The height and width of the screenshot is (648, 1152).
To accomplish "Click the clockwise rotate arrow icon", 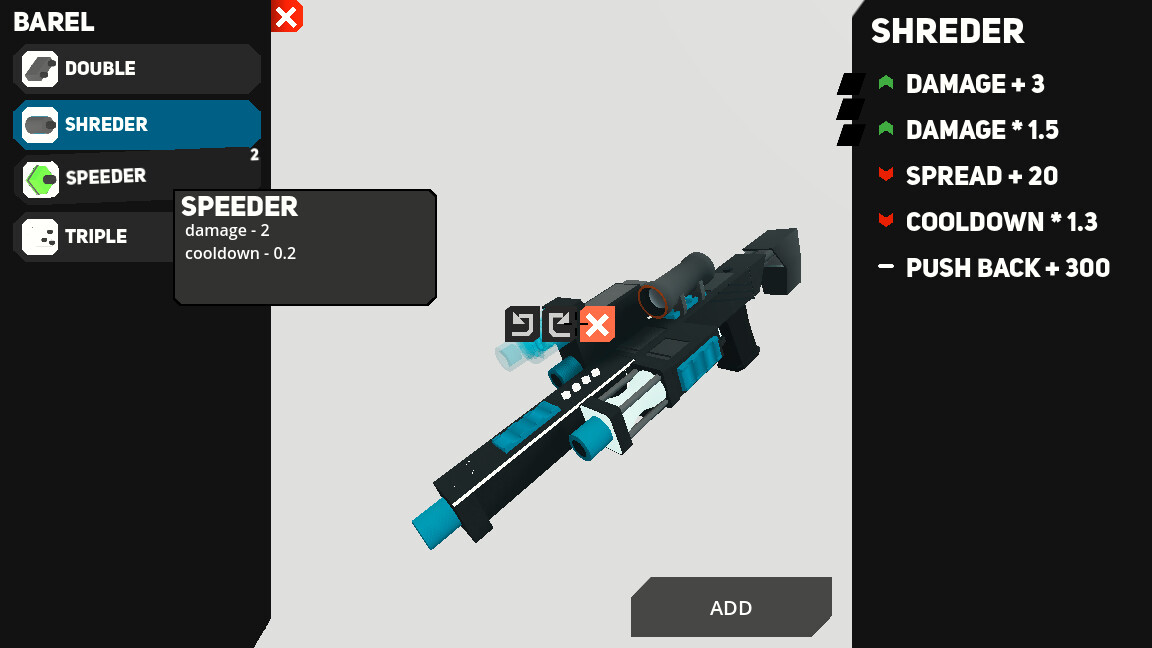I will tap(559, 324).
